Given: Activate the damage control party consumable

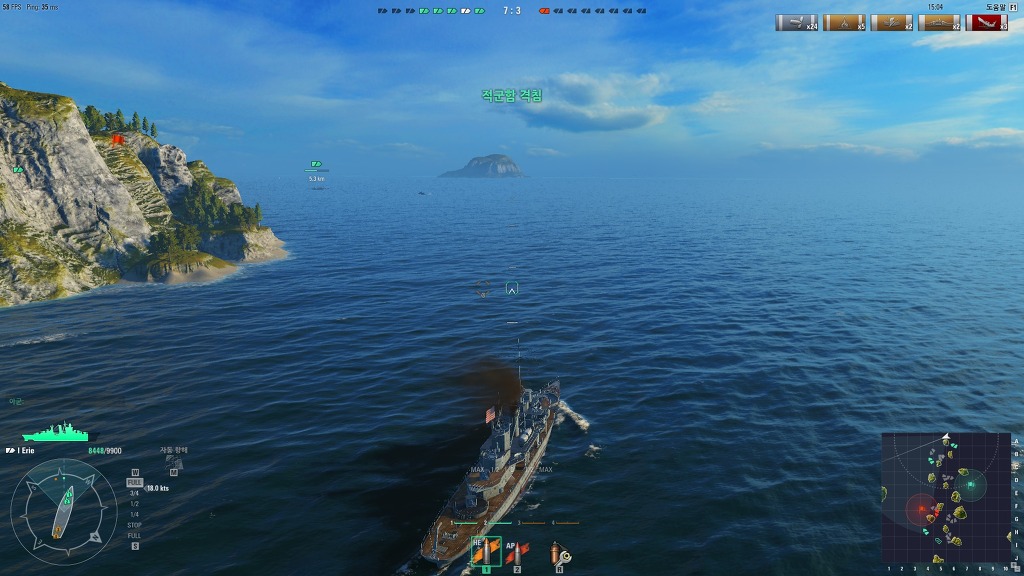Looking at the screenshot, I should pos(559,554).
